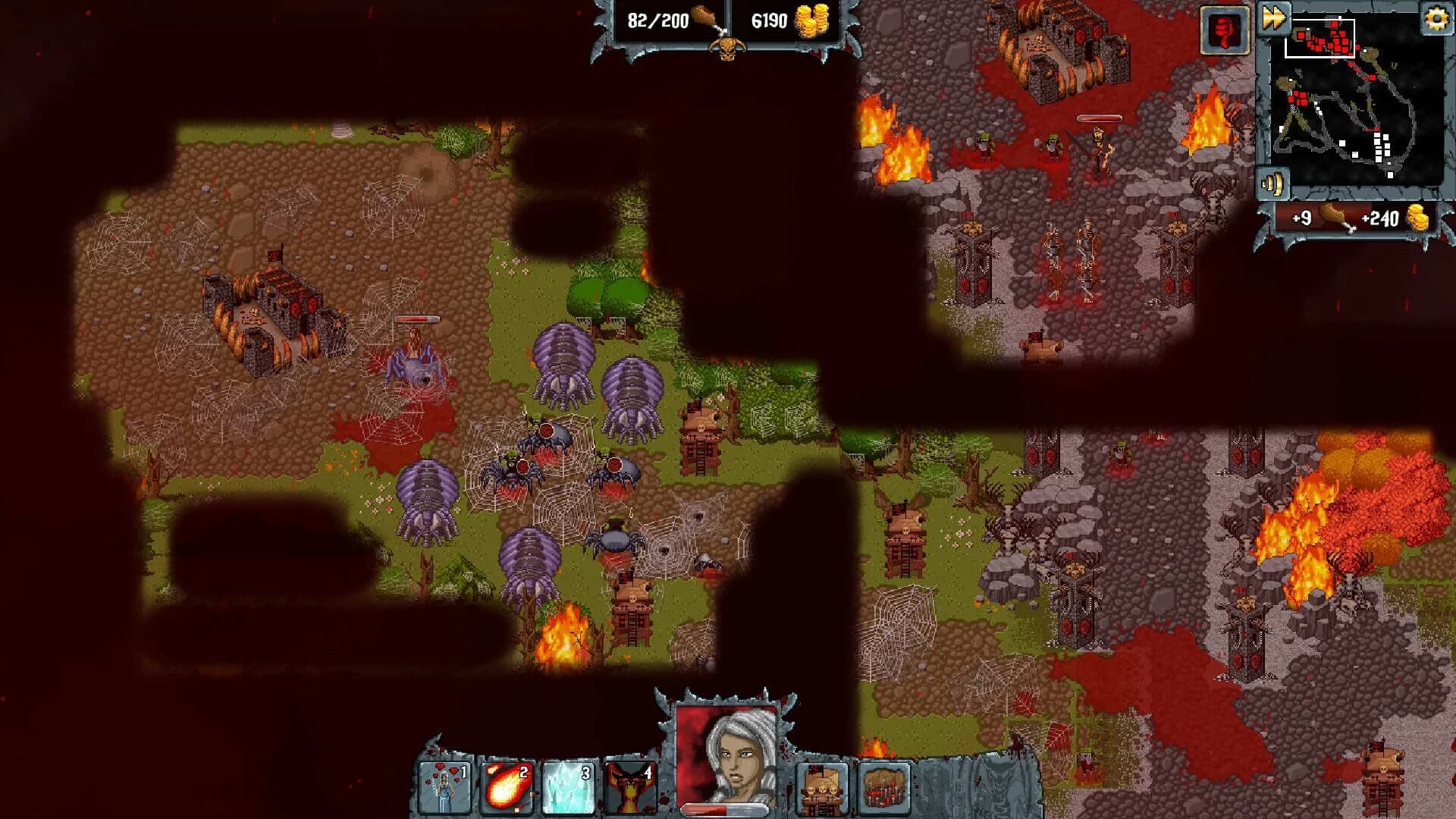
Task: Open the settings gear
Action: [x=1439, y=17]
